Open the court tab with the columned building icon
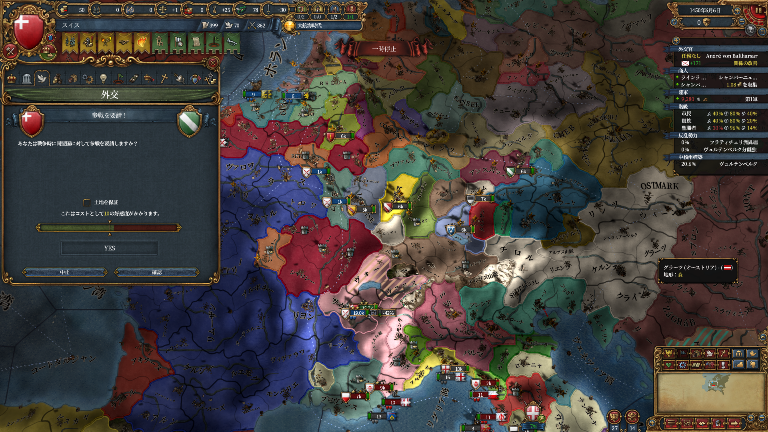This screenshot has height=432, width=768. point(27,79)
